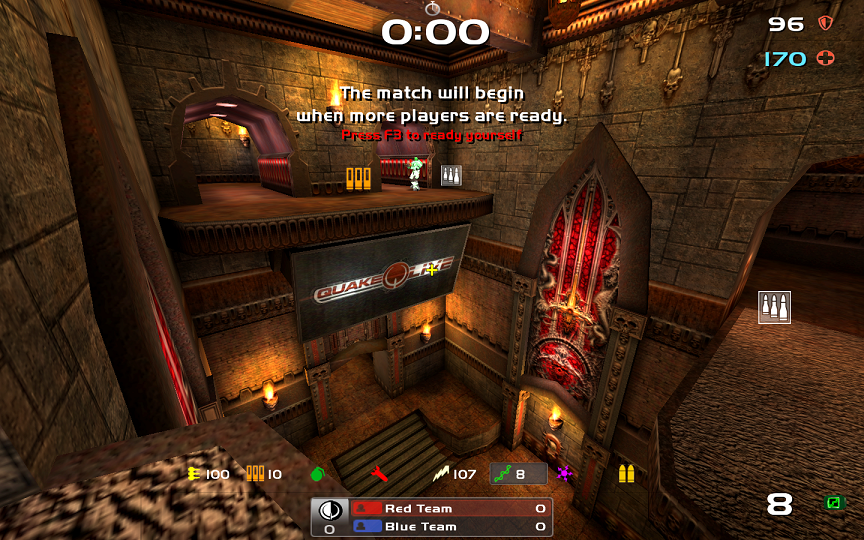Click the green current-ammo icon
The image size is (864, 540).
point(833,503)
